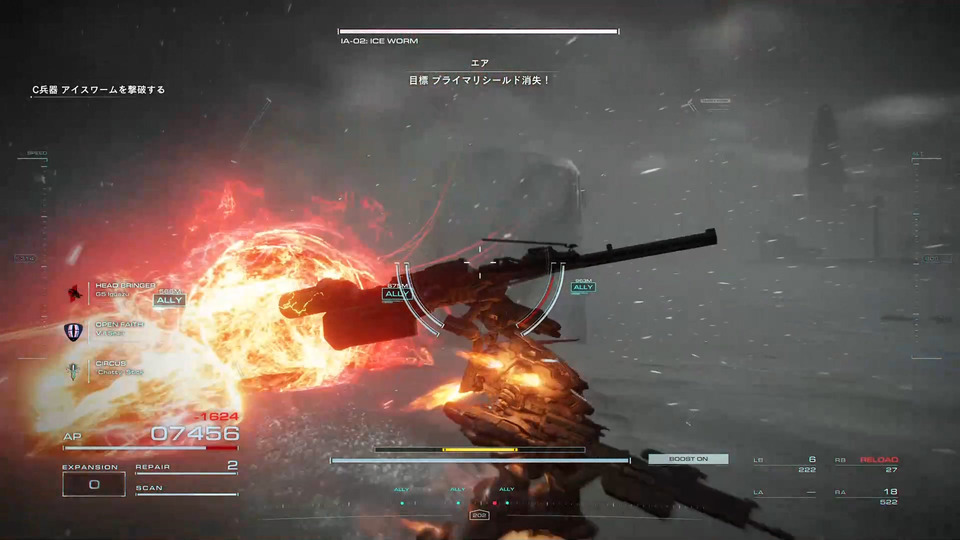Trigger the Scan function

click(186, 489)
